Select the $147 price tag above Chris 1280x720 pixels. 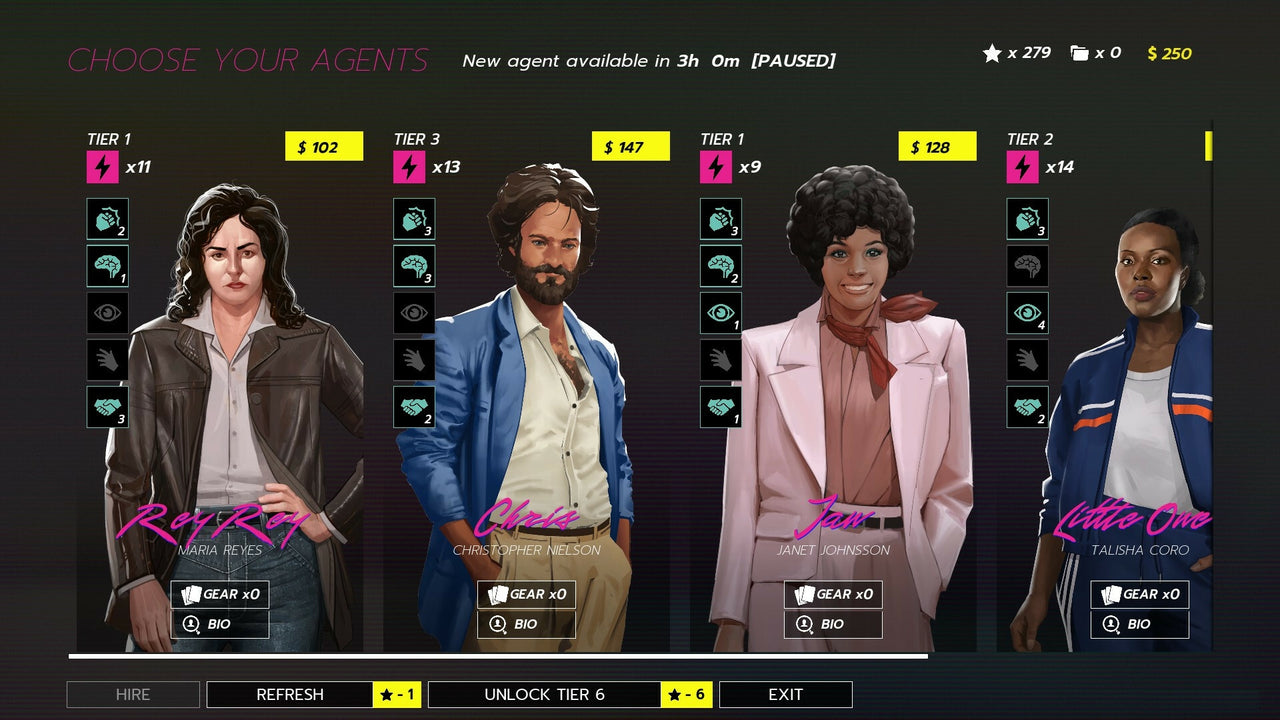pos(630,146)
